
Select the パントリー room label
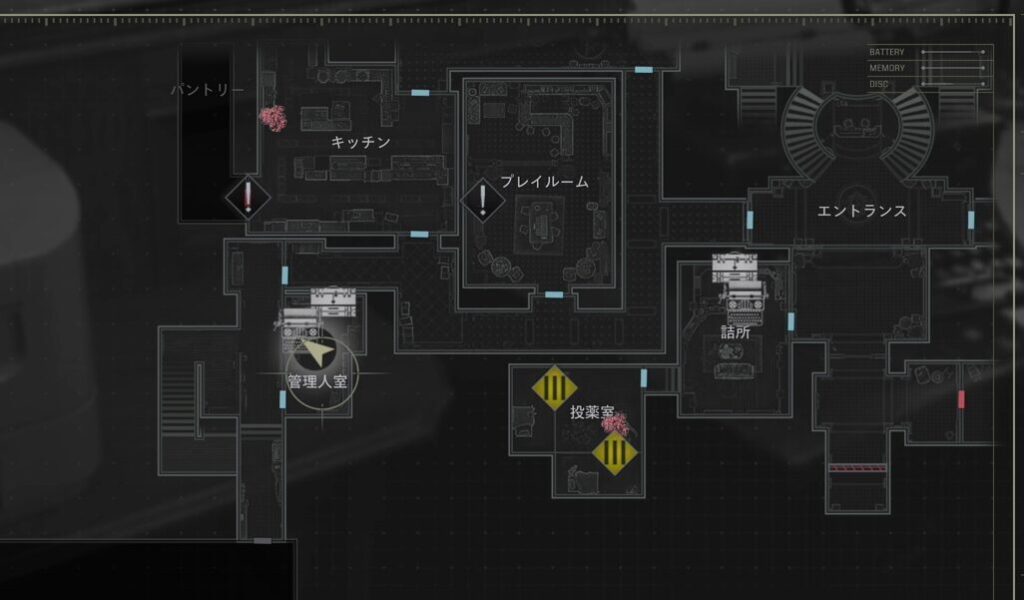click(x=207, y=90)
